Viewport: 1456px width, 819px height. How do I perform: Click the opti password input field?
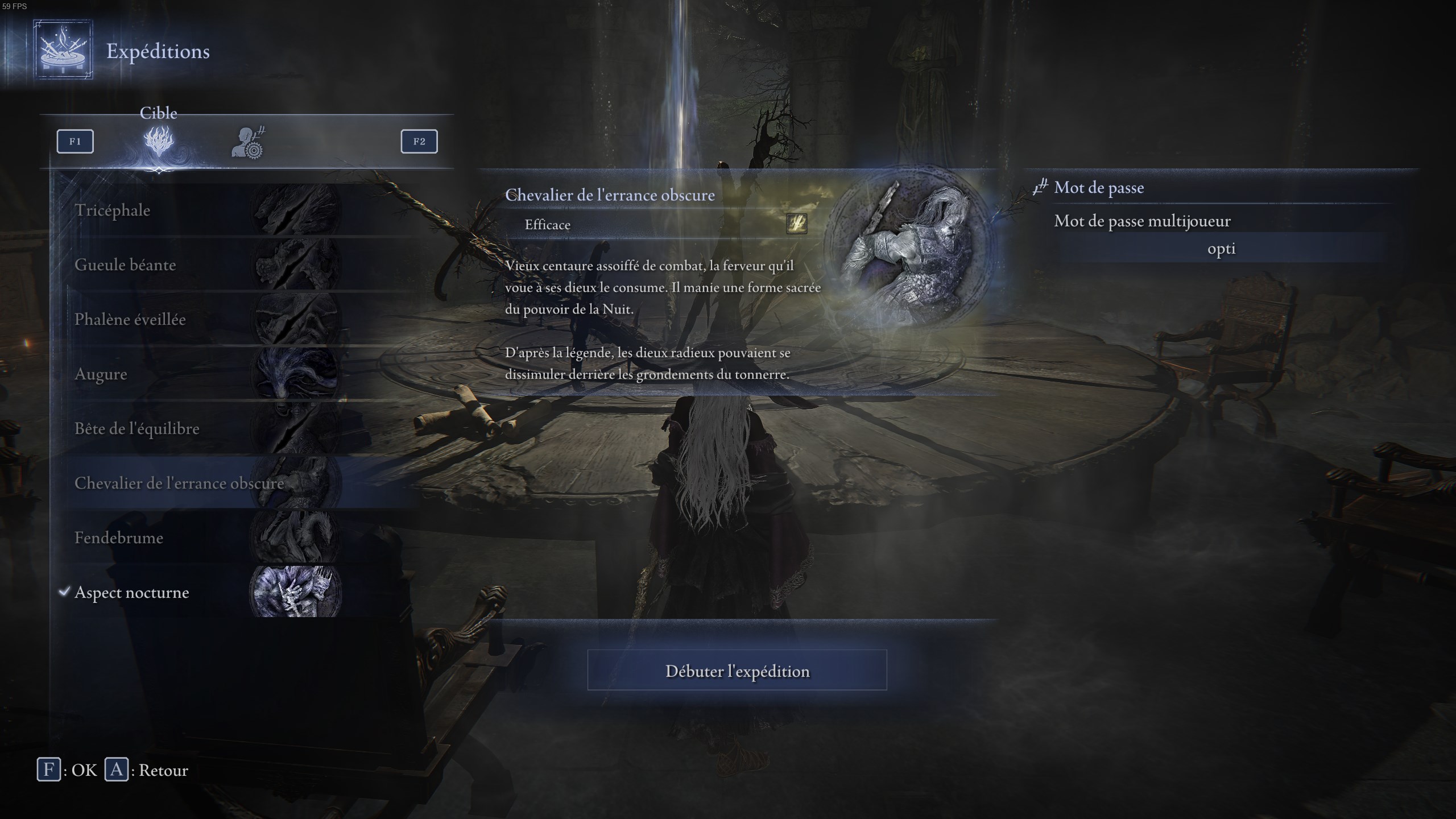point(1222,249)
